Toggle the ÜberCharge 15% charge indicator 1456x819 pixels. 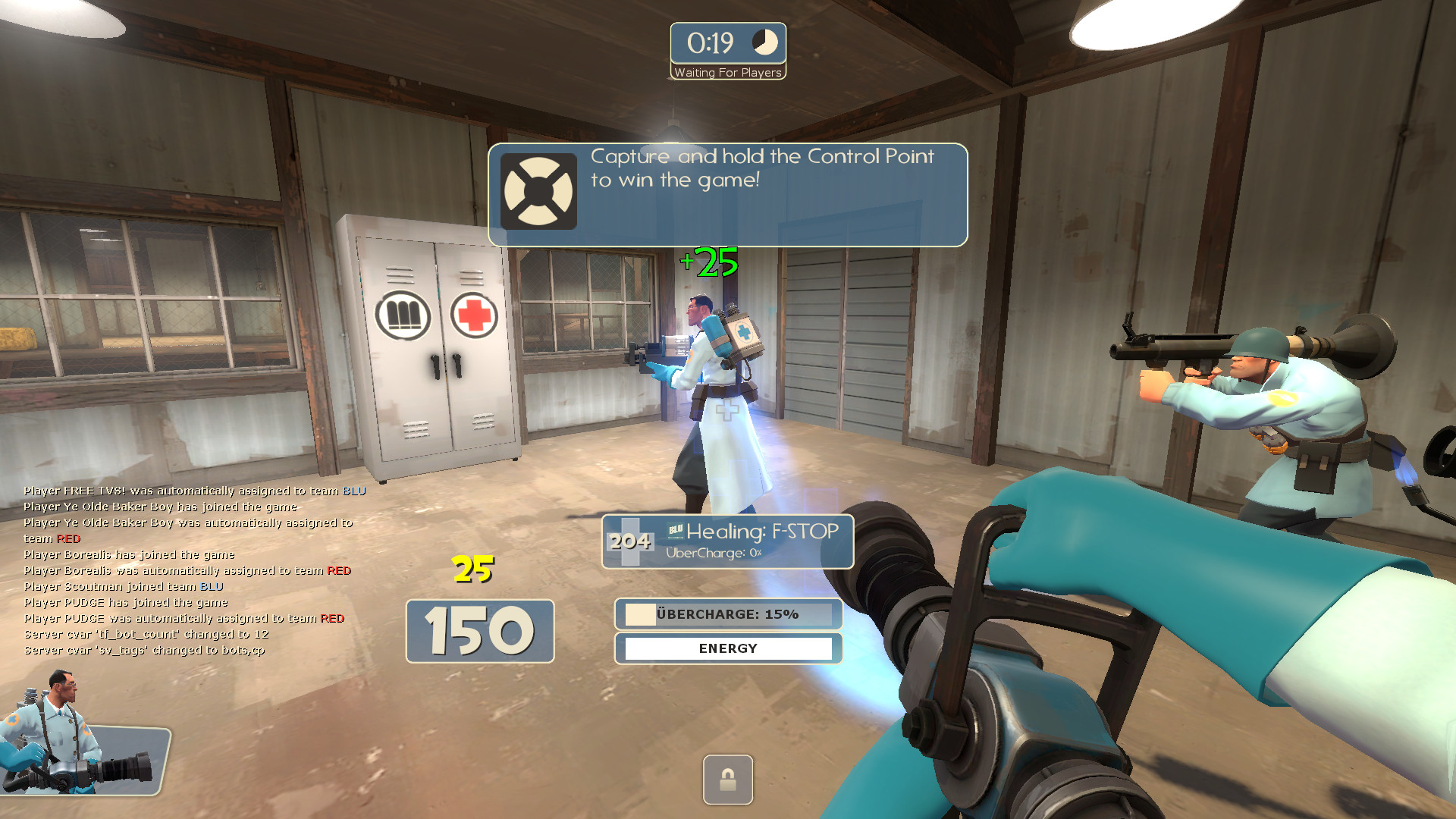tap(728, 614)
